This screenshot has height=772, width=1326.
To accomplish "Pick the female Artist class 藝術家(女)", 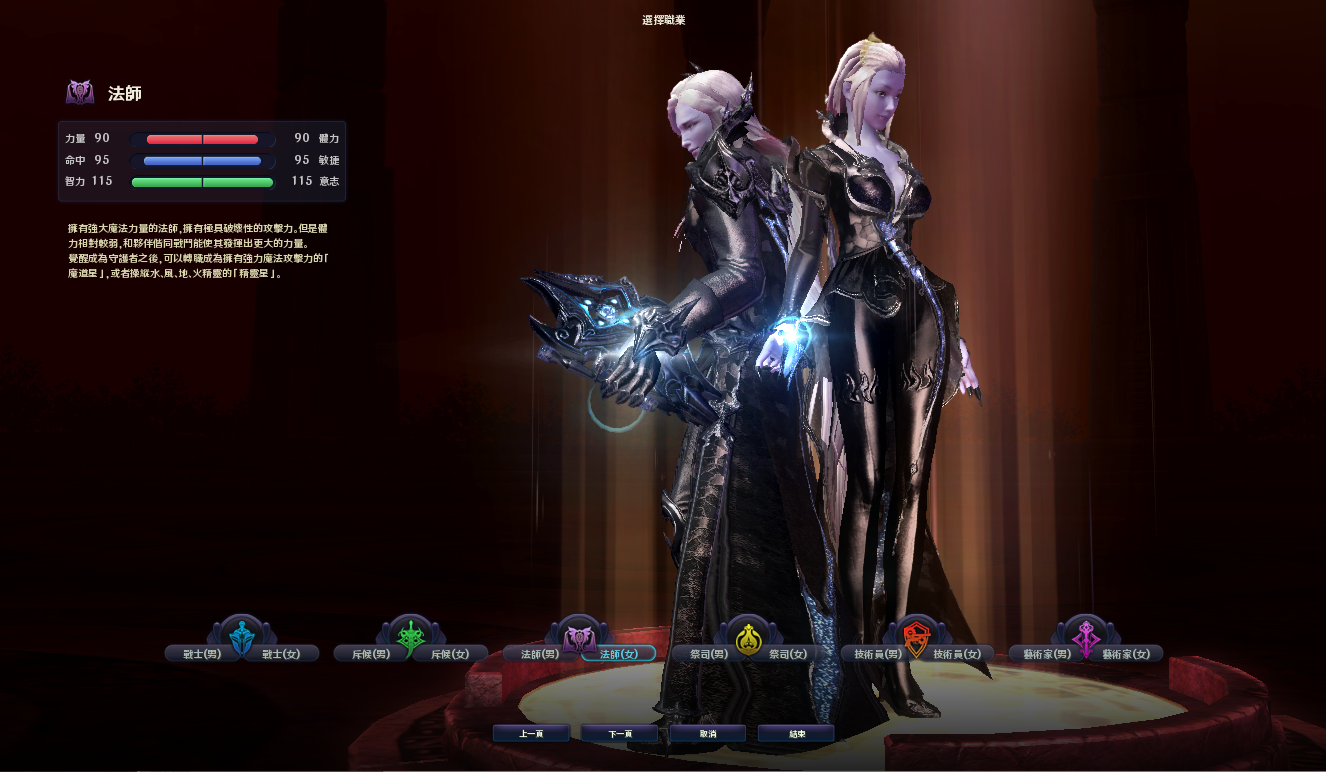I will pyautogui.click(x=1127, y=654).
